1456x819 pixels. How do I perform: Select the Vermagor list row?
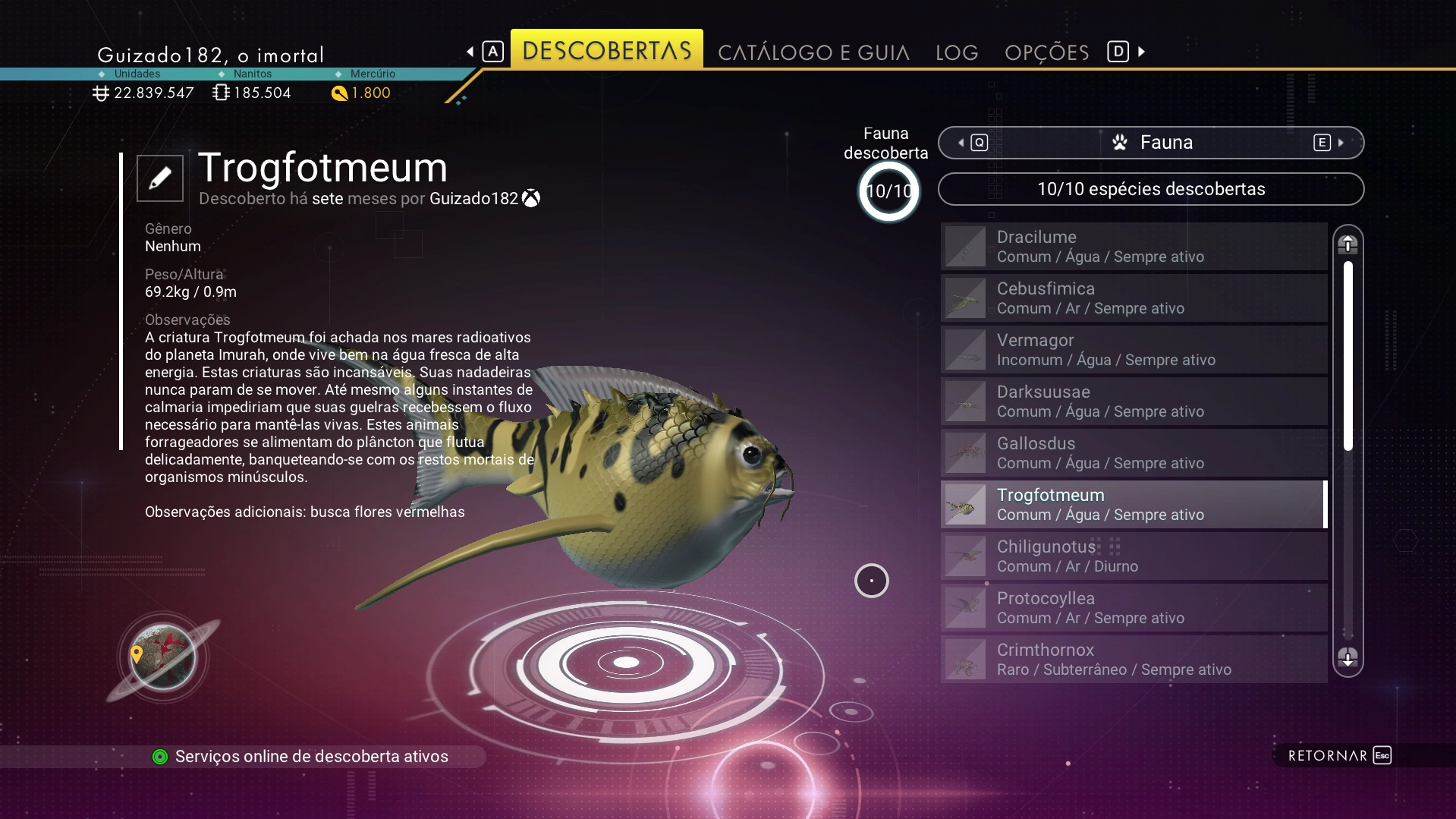1134,350
